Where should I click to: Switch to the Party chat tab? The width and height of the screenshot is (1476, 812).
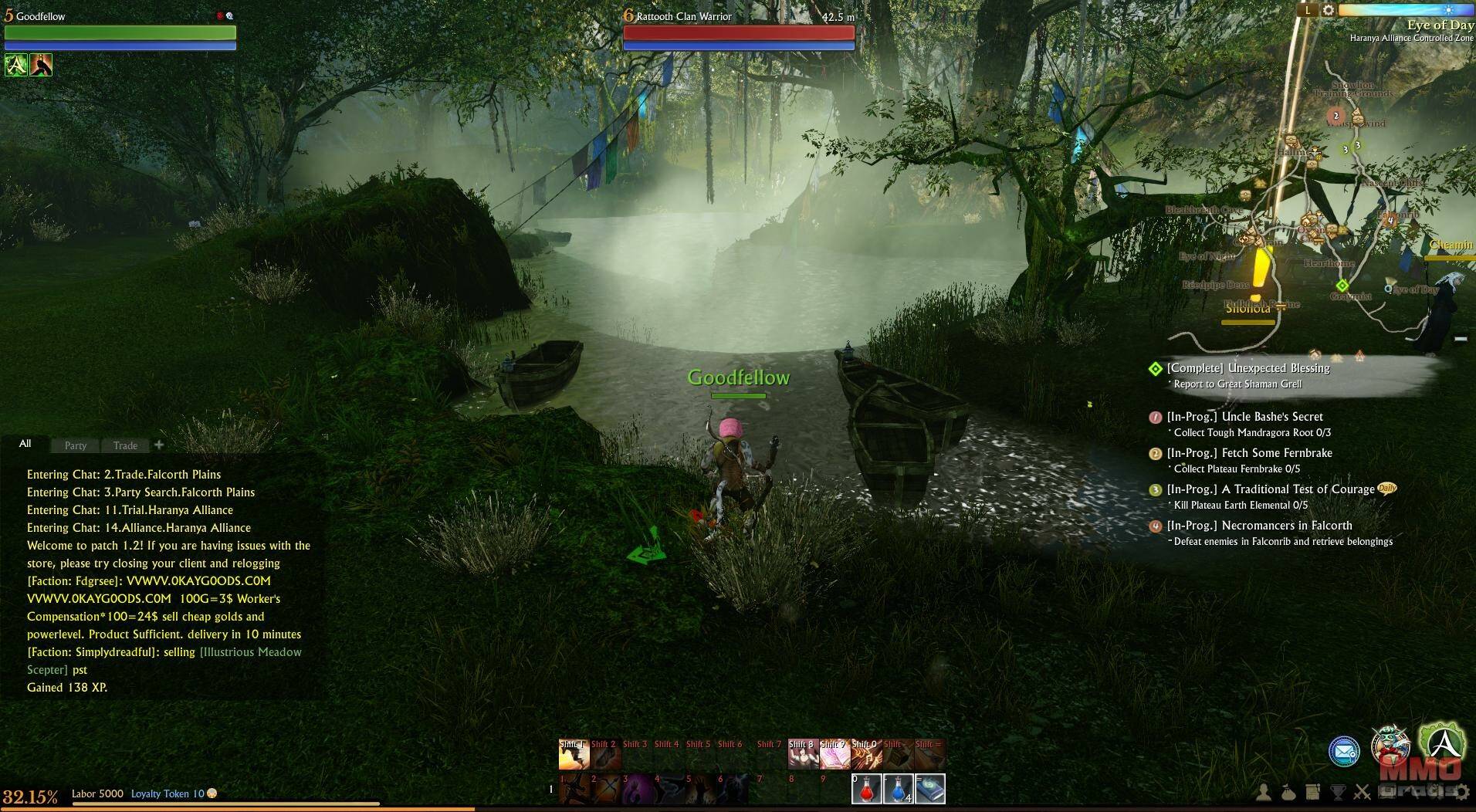pos(76,445)
